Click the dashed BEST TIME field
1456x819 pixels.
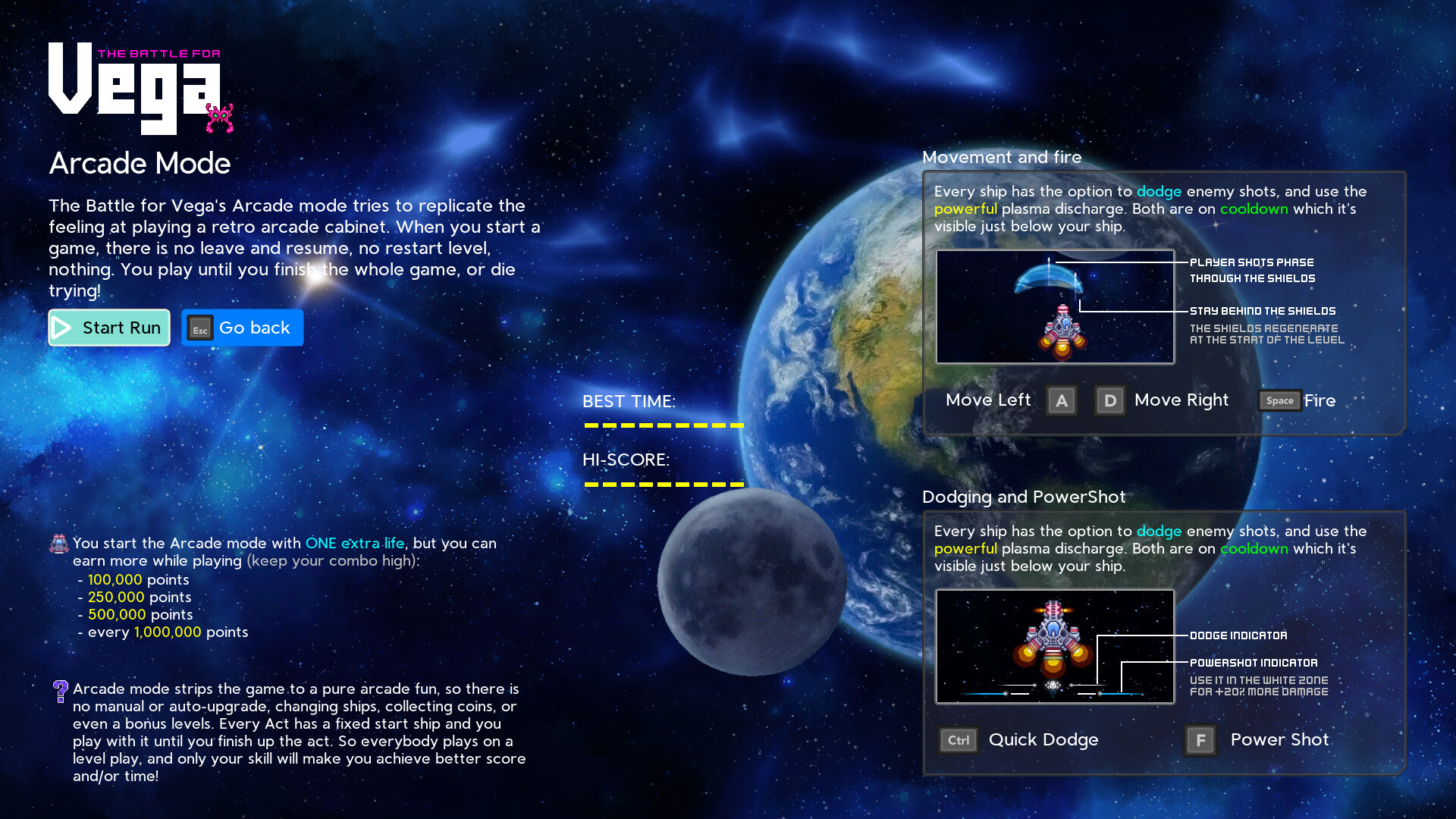pos(664,426)
